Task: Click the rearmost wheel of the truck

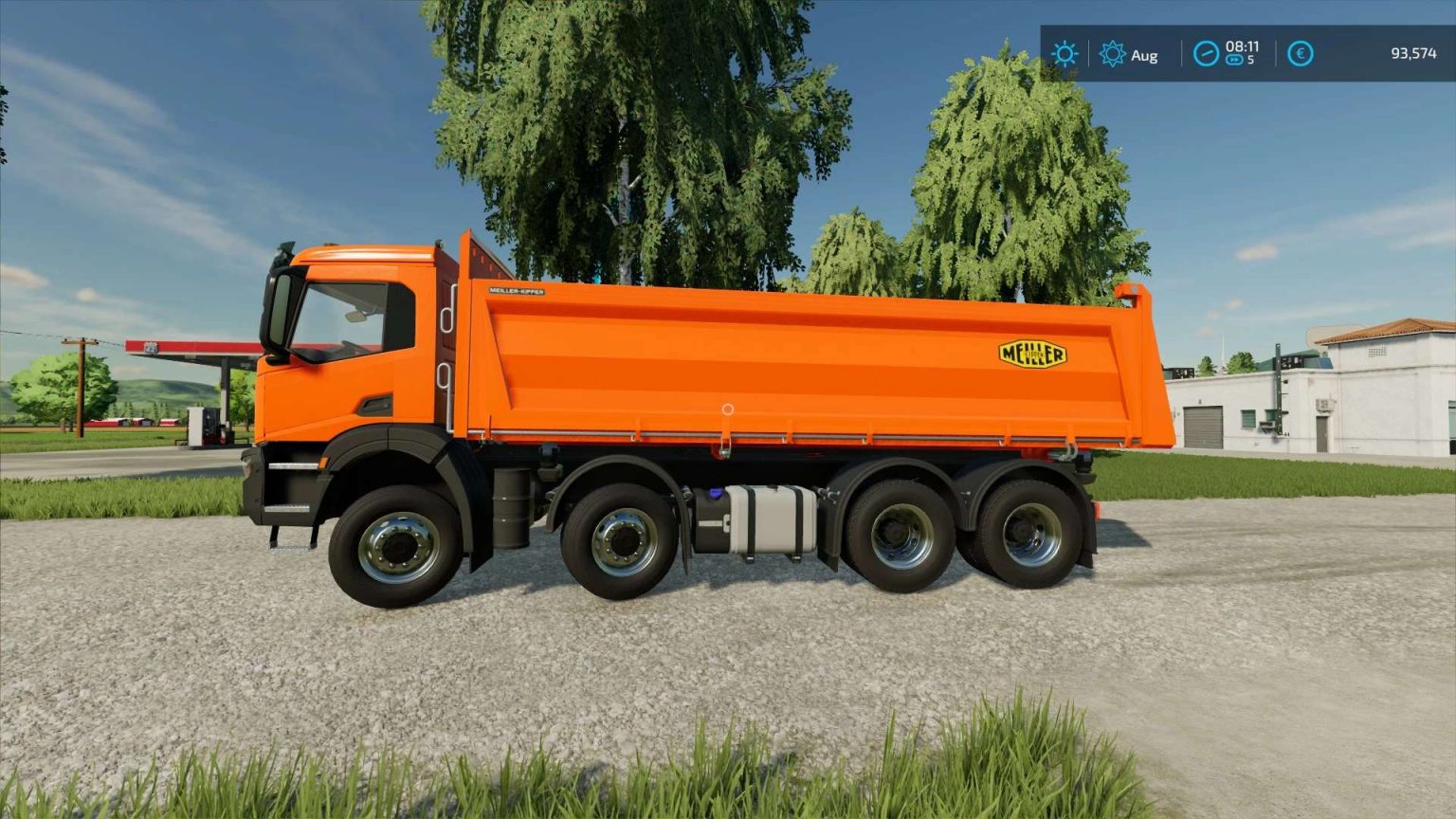Action: (1028, 536)
